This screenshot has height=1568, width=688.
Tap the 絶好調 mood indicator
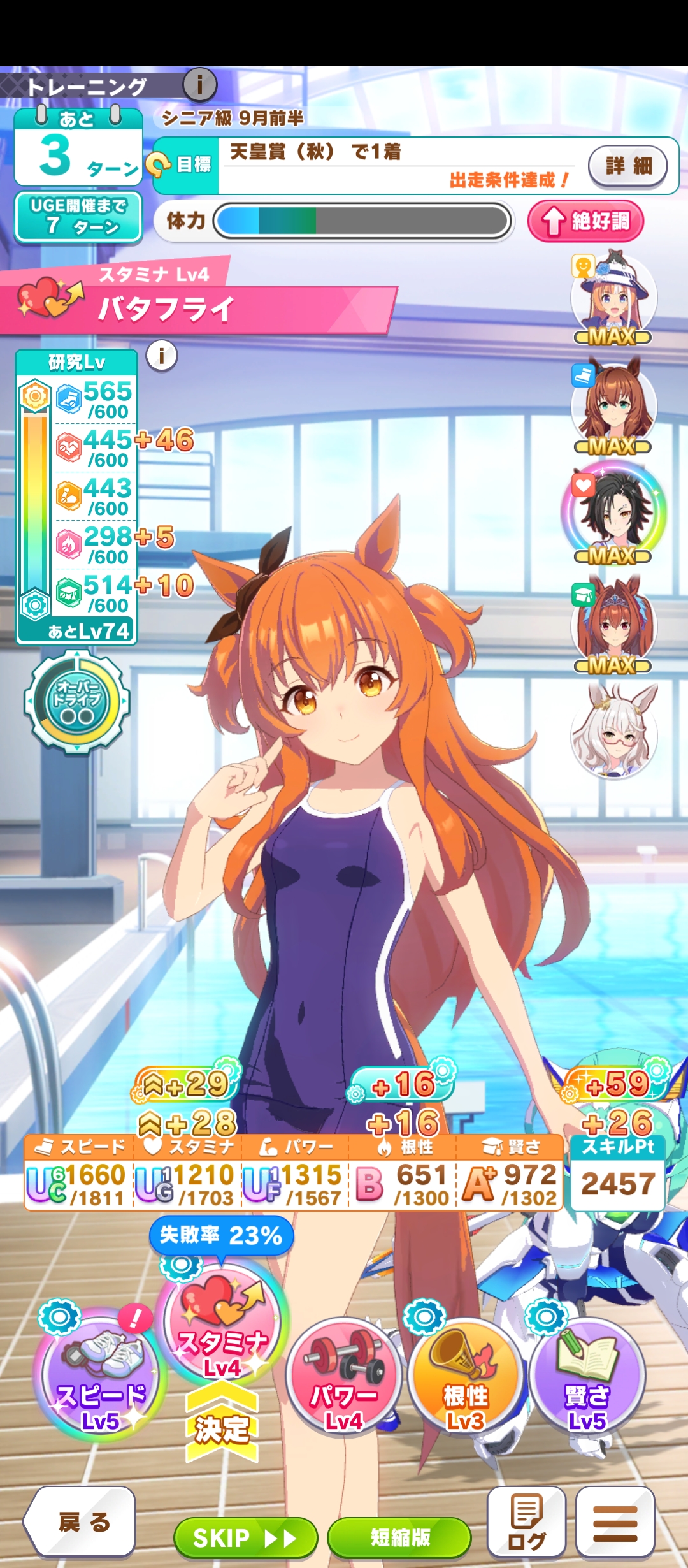pos(585,221)
